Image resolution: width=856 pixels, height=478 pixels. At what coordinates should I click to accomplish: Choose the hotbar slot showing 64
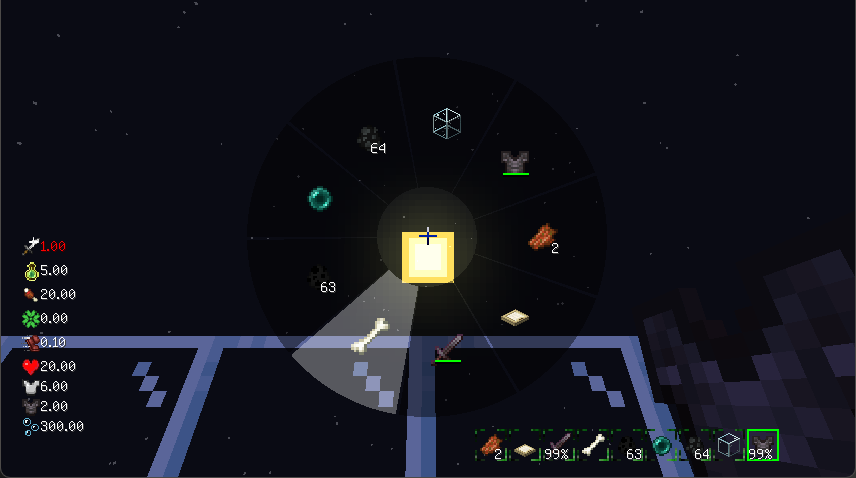coord(695,445)
